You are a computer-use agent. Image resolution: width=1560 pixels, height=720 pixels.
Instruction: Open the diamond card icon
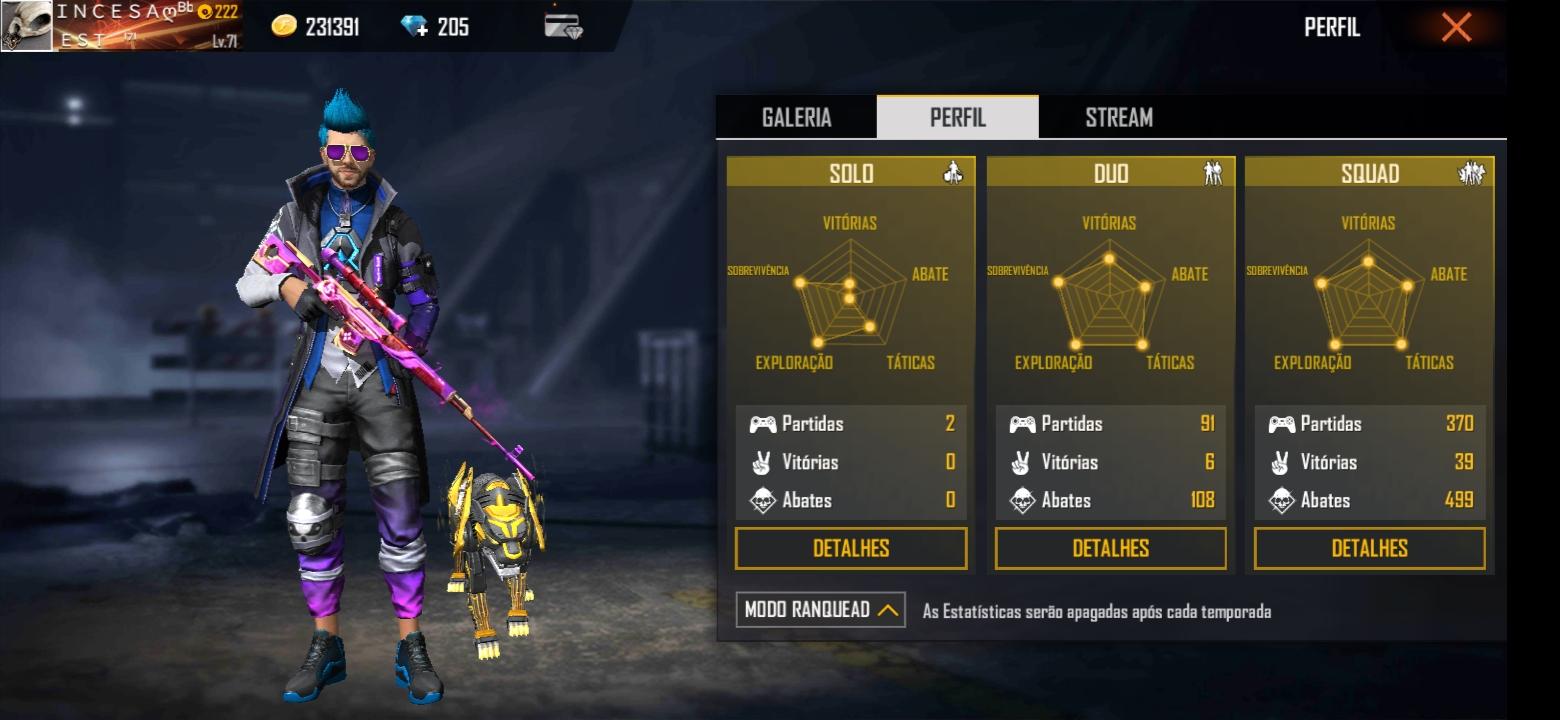563,26
